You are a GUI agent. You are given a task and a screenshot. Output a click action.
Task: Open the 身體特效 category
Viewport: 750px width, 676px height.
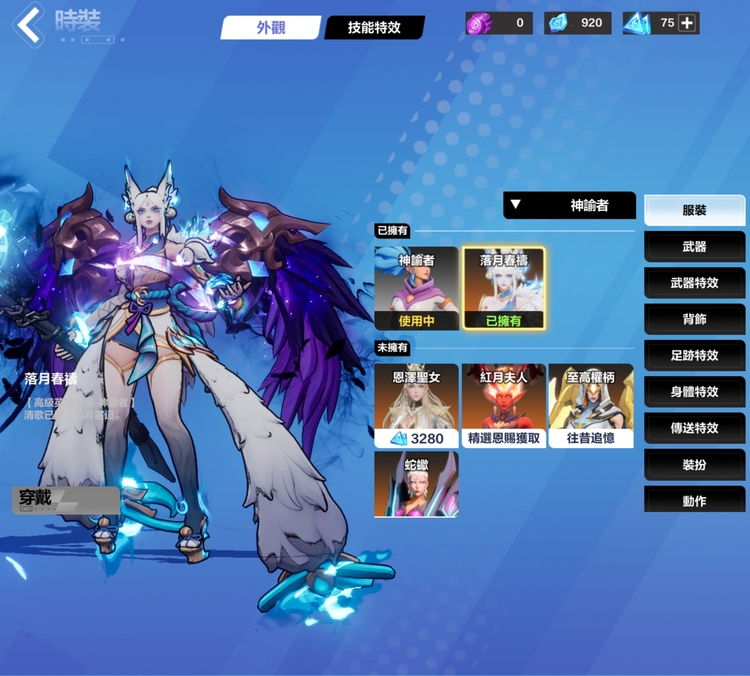694,391
